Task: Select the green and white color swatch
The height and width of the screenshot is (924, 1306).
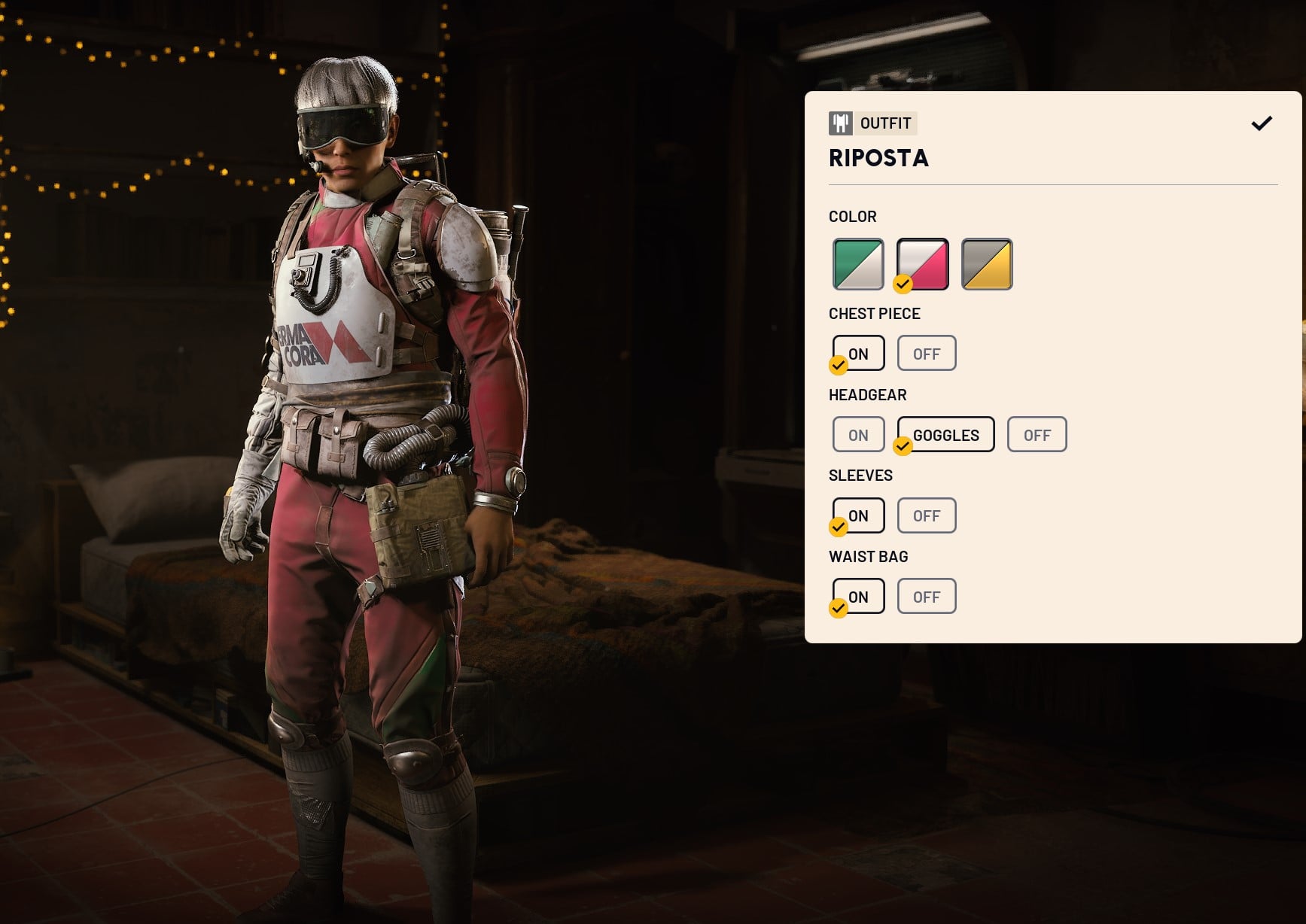Action: pyautogui.click(x=857, y=264)
